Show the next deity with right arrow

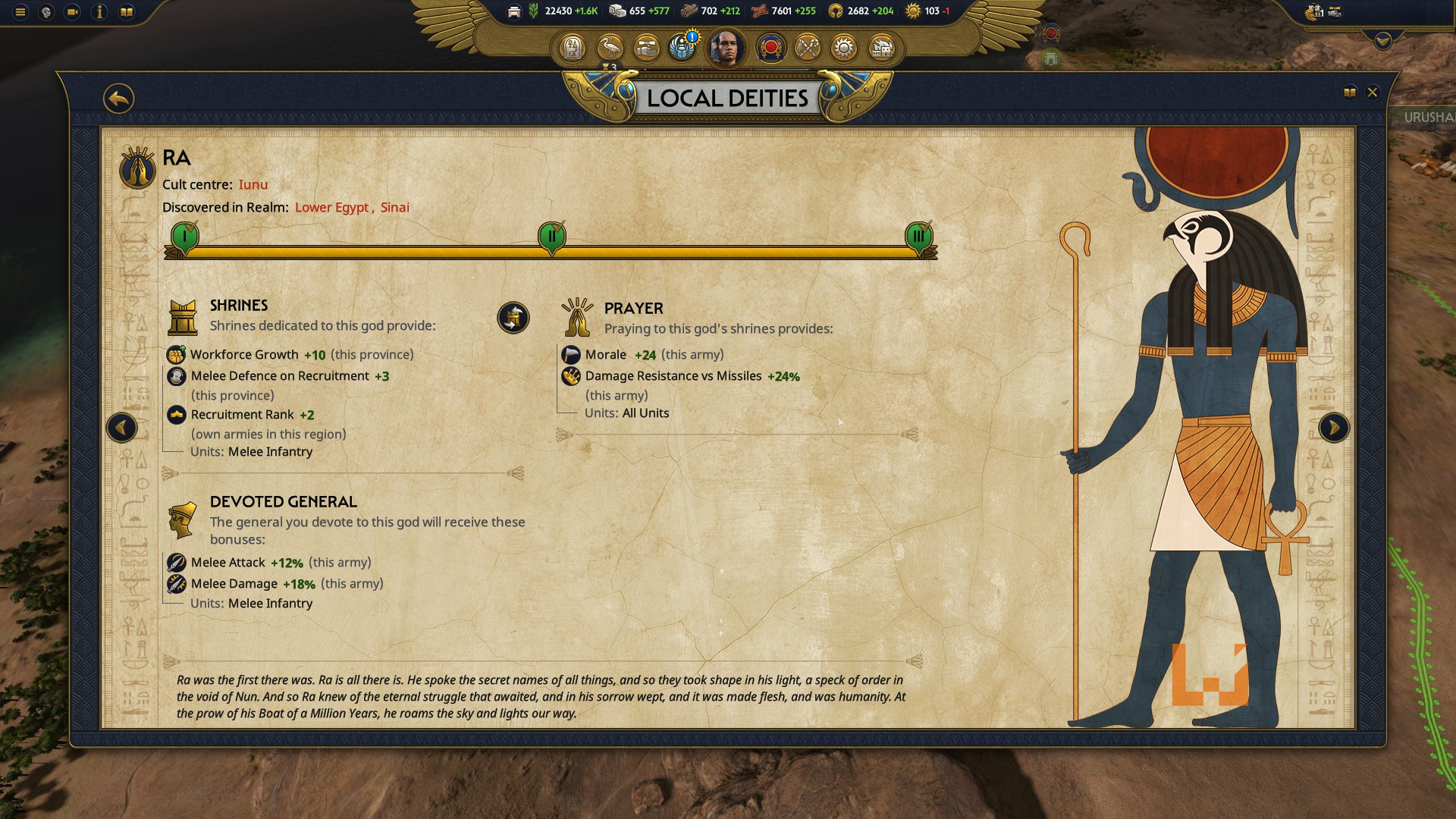pyautogui.click(x=1334, y=428)
